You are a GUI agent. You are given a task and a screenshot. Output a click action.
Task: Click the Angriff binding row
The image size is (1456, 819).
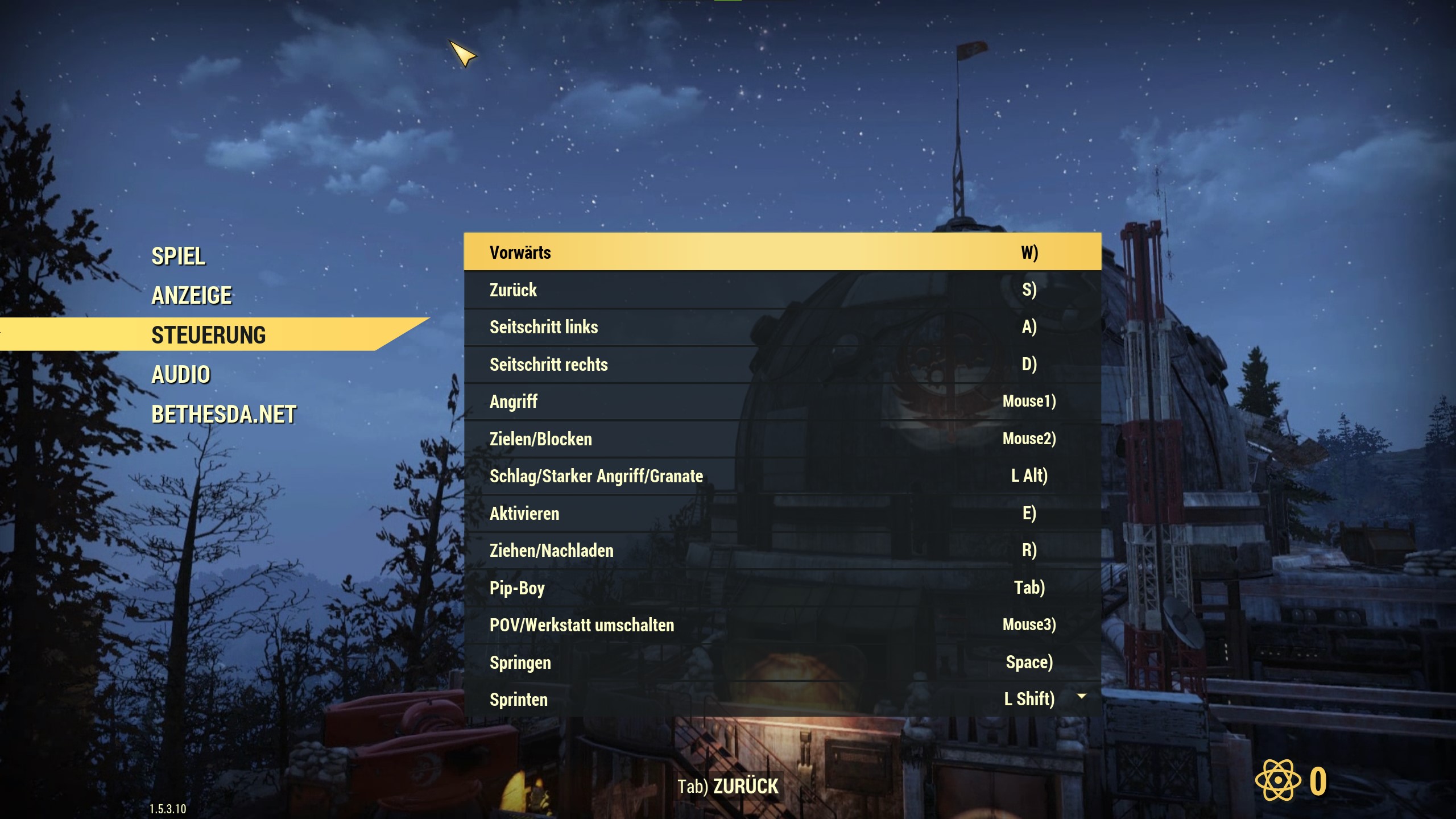[782, 402]
